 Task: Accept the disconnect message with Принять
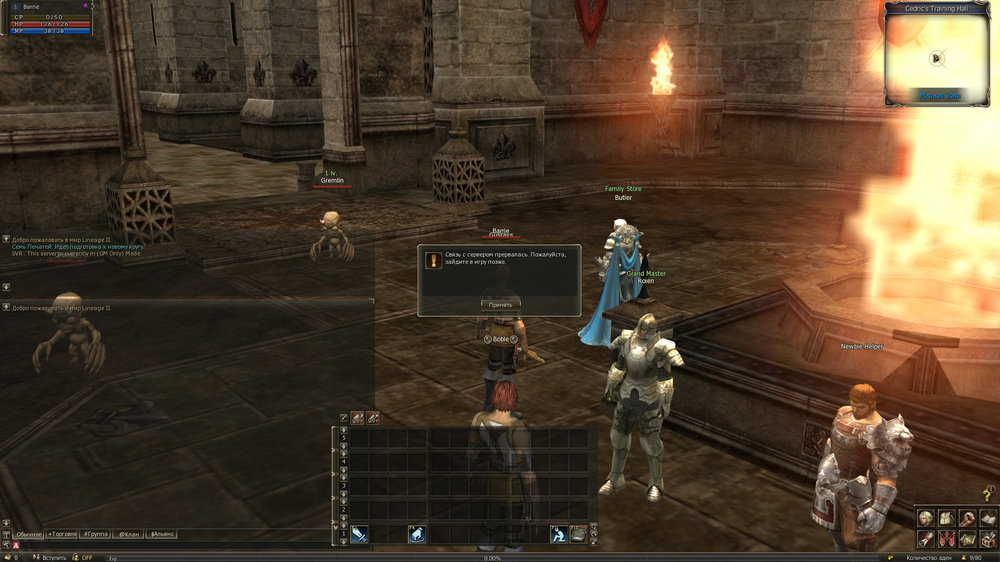[x=500, y=304]
